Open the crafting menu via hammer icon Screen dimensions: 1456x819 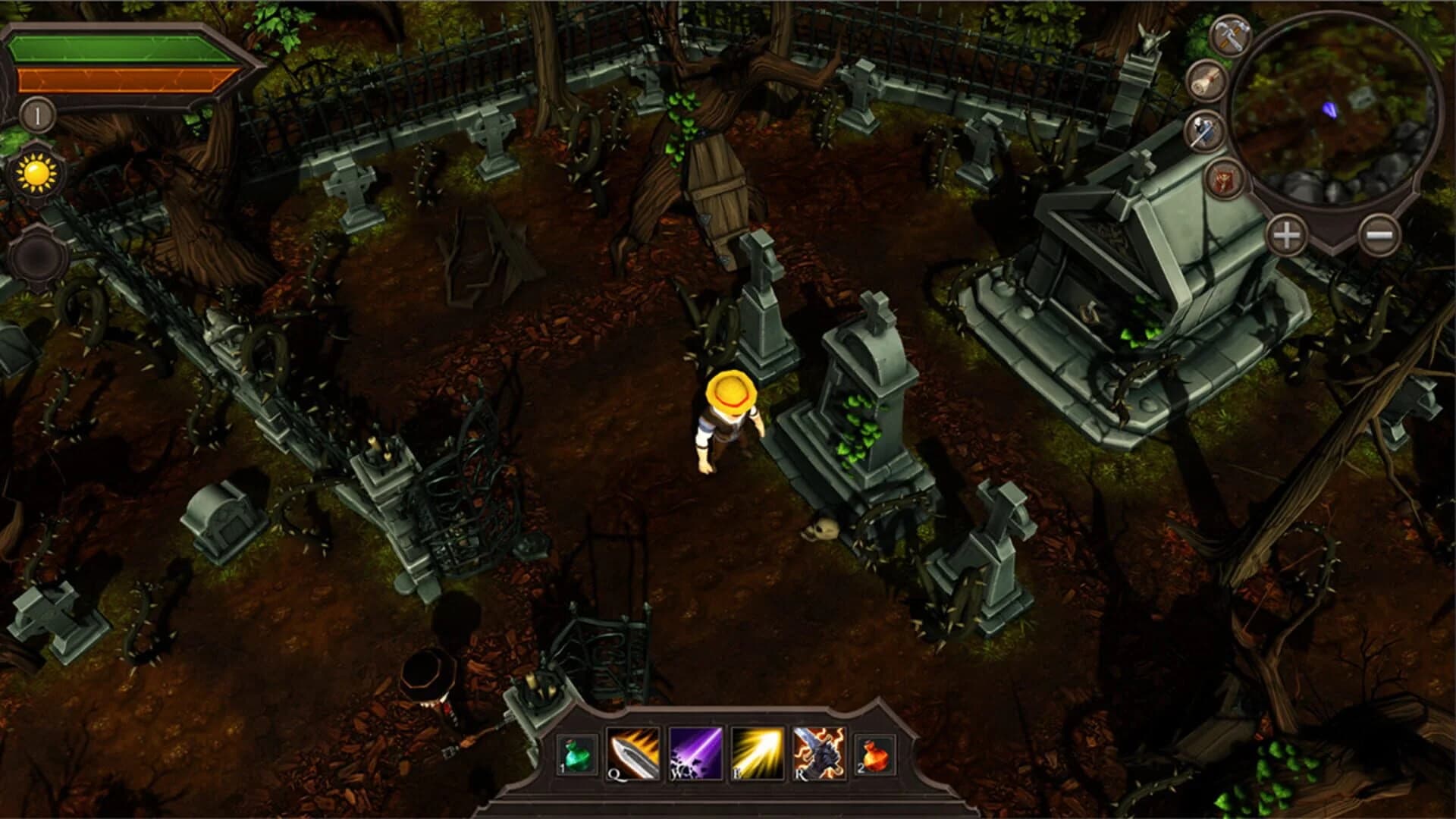click(x=1230, y=36)
